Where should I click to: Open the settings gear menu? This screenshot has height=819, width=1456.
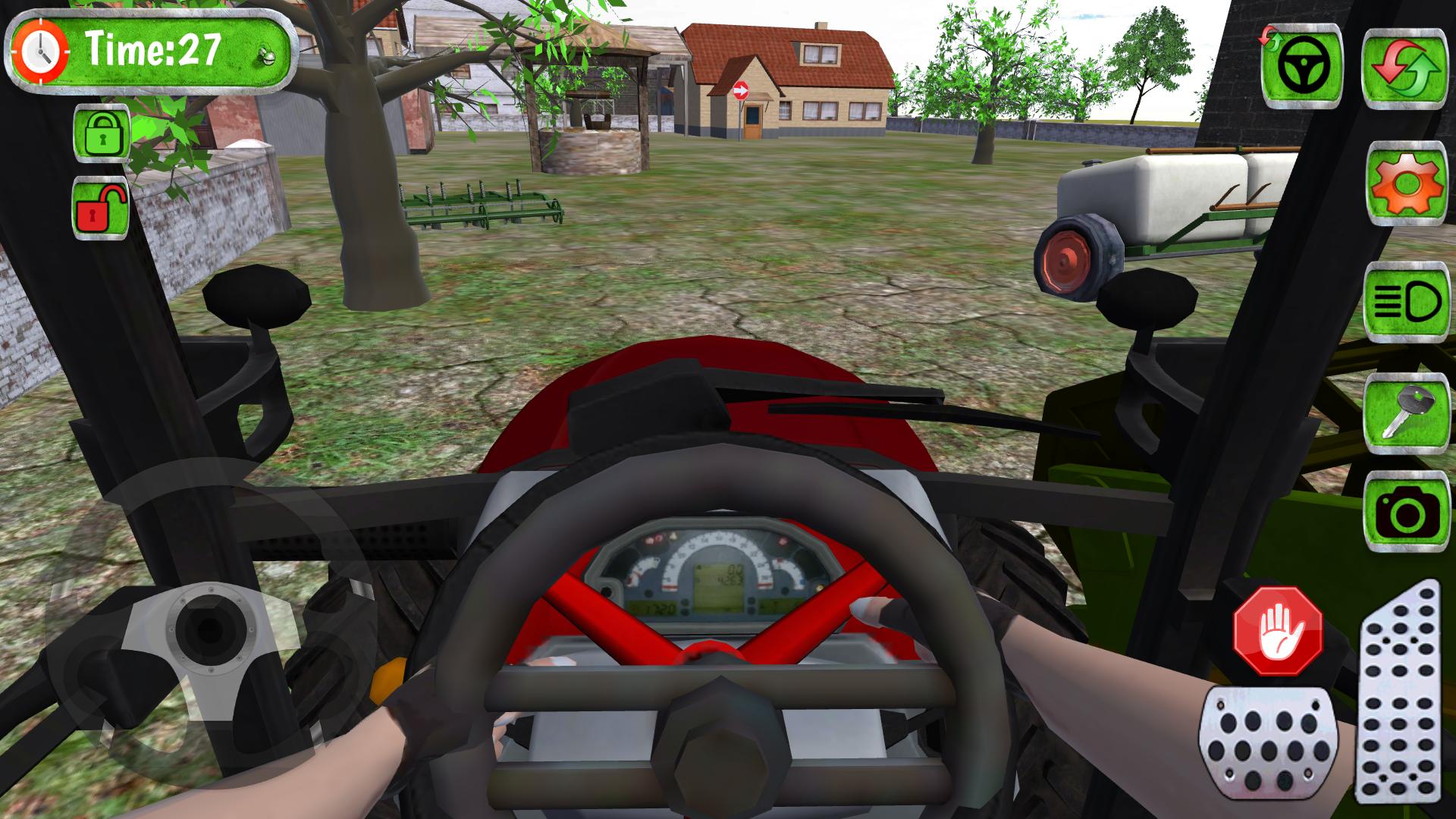point(1407,182)
